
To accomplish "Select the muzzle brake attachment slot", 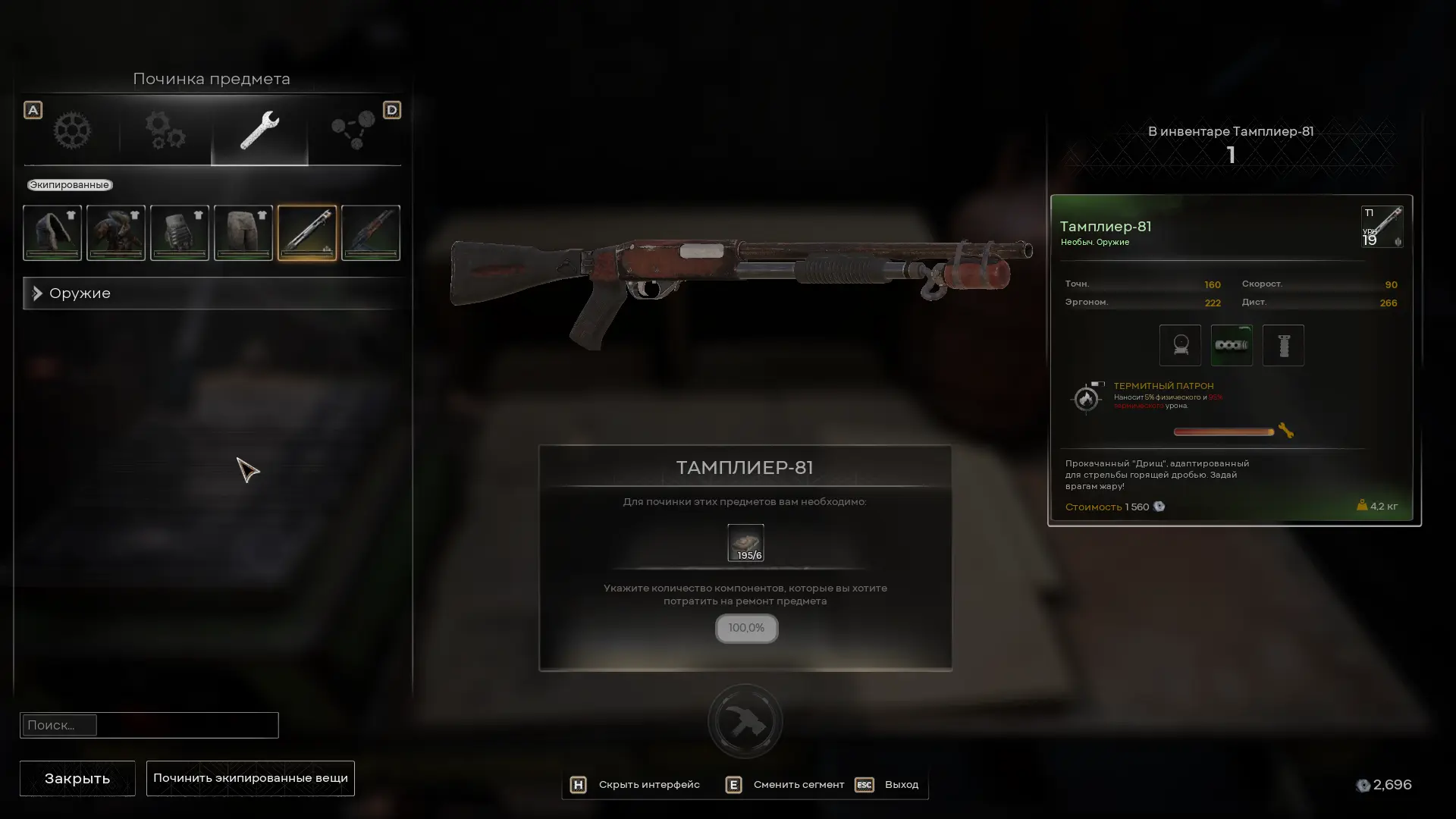I will 1232,345.
